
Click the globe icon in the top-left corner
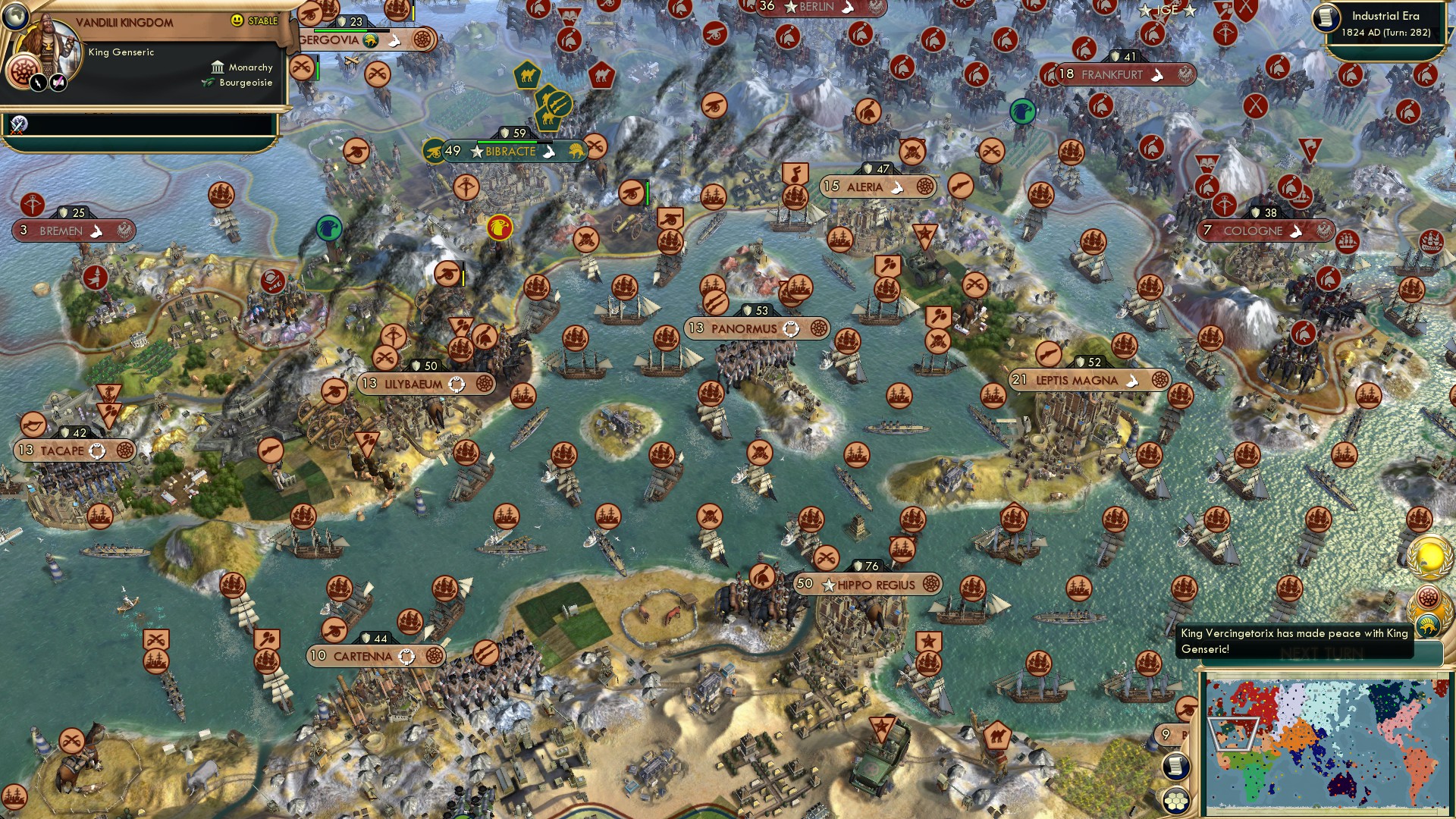click(x=15, y=17)
